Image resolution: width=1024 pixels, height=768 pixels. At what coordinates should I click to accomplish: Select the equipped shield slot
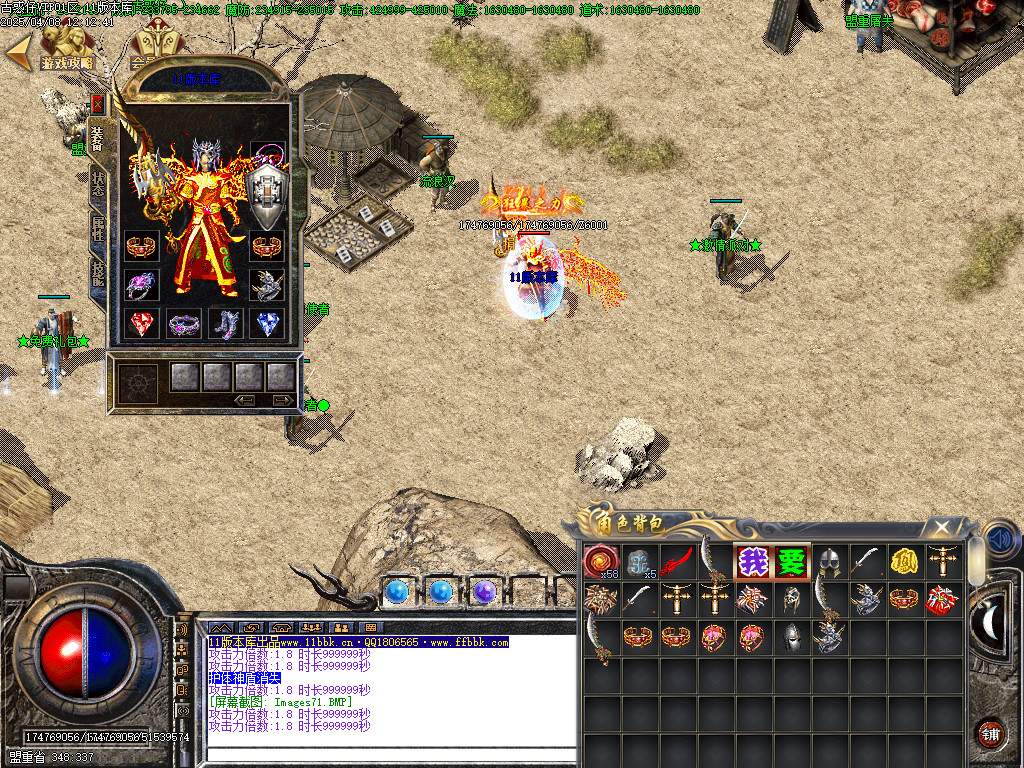267,198
